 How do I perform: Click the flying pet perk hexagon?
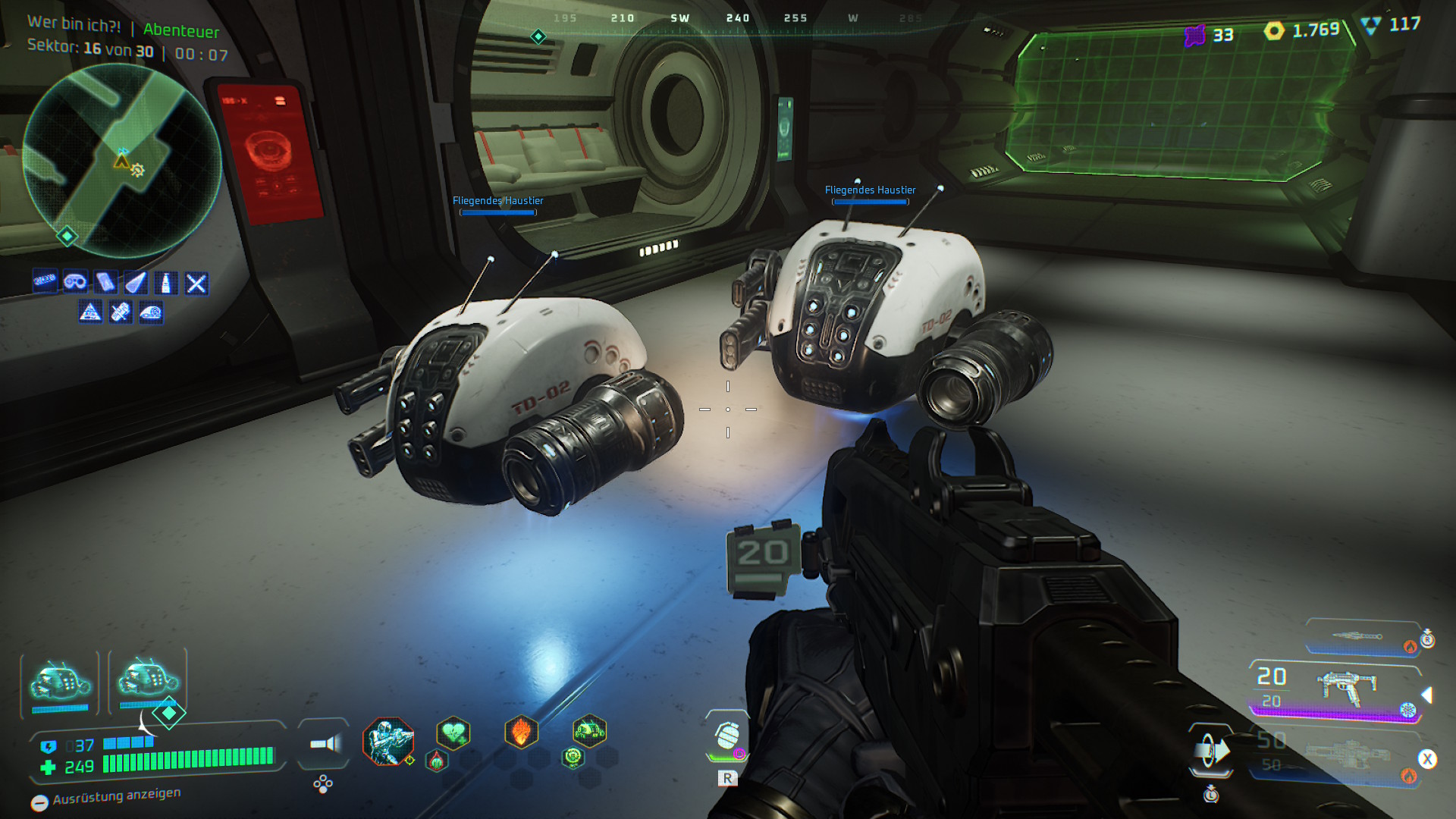[589, 732]
